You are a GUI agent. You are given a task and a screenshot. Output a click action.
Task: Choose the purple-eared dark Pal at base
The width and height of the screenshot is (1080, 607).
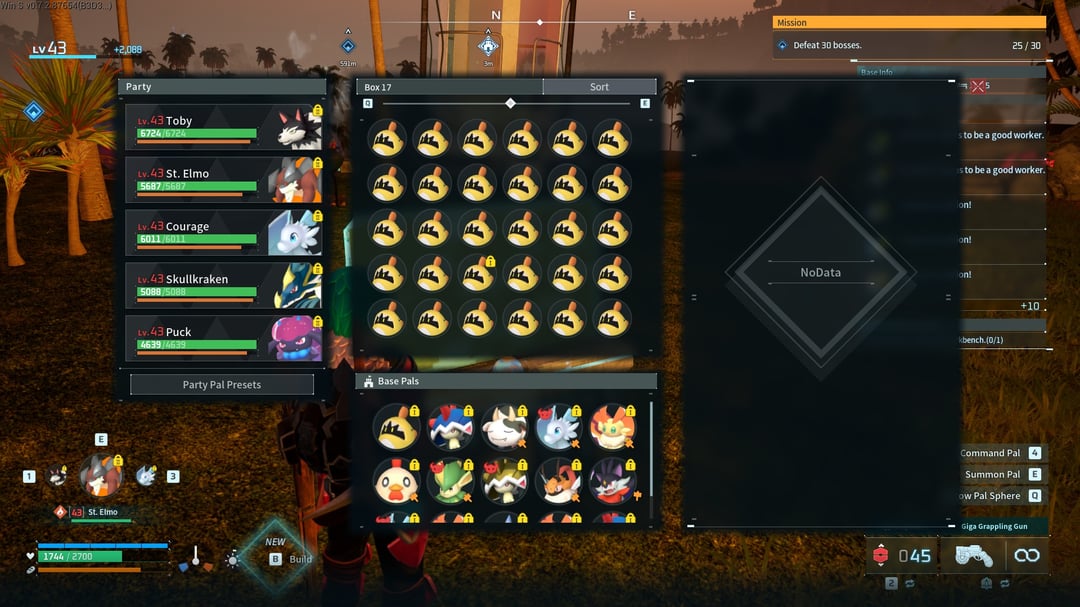point(611,482)
